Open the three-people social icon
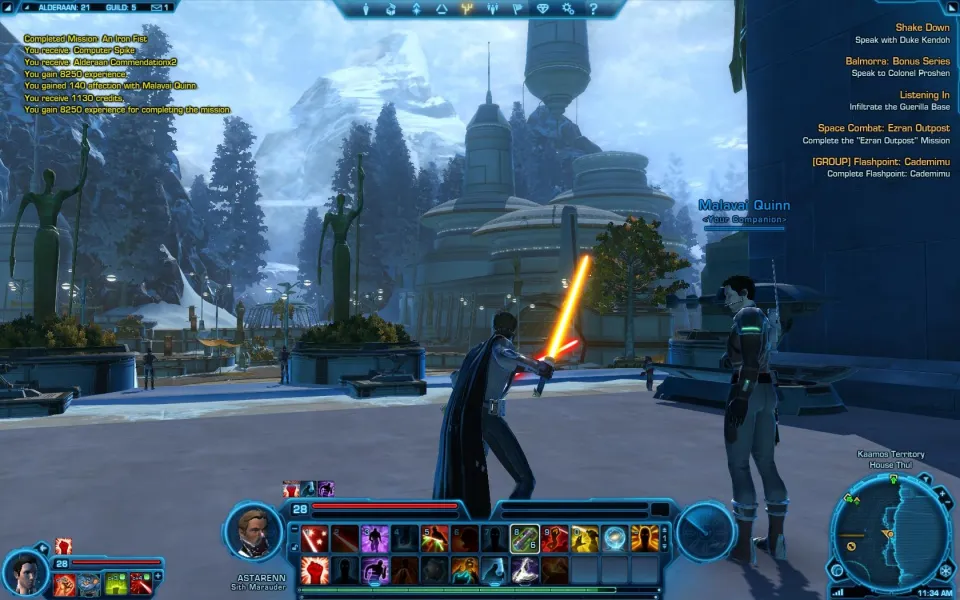This screenshot has height=600, width=960. click(x=492, y=9)
